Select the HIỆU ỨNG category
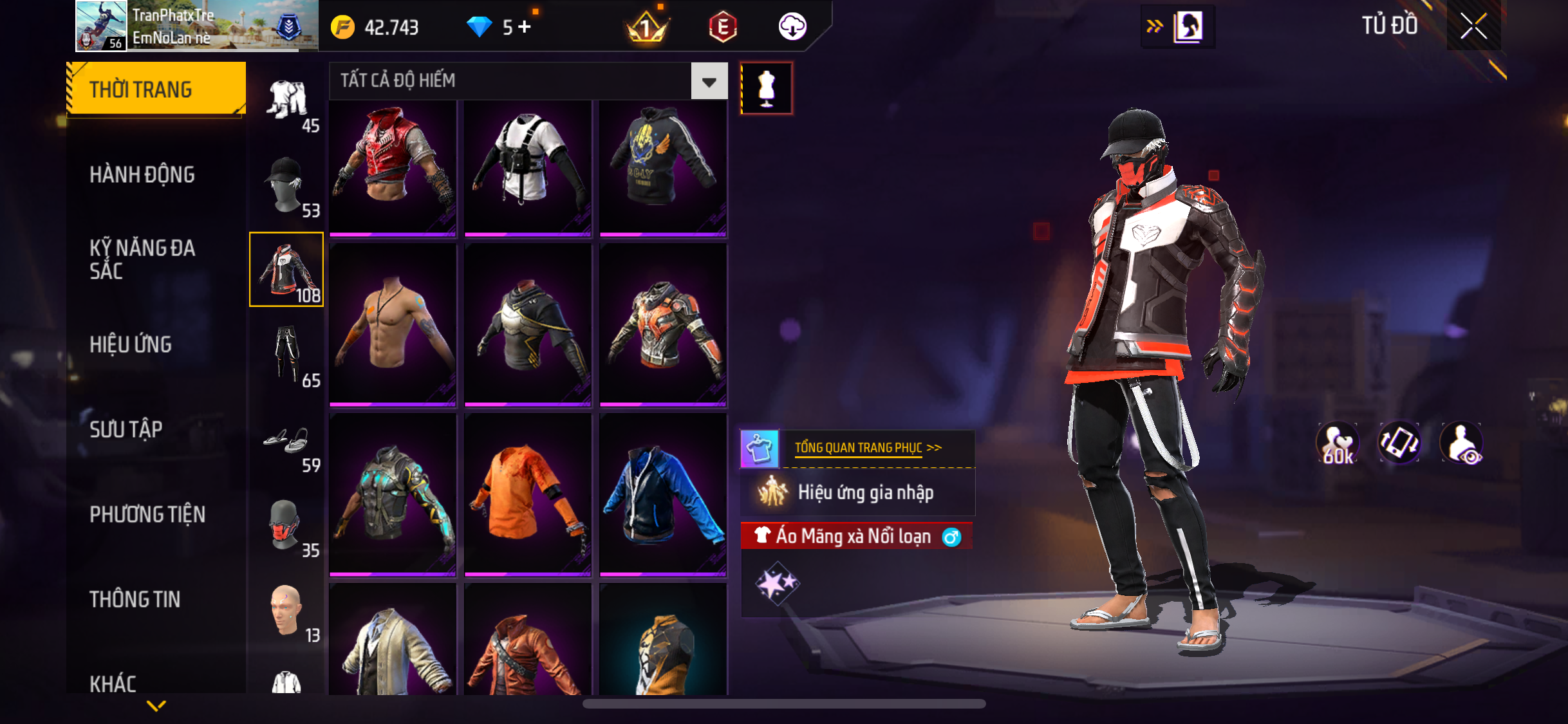This screenshot has width=1568, height=724. point(131,344)
